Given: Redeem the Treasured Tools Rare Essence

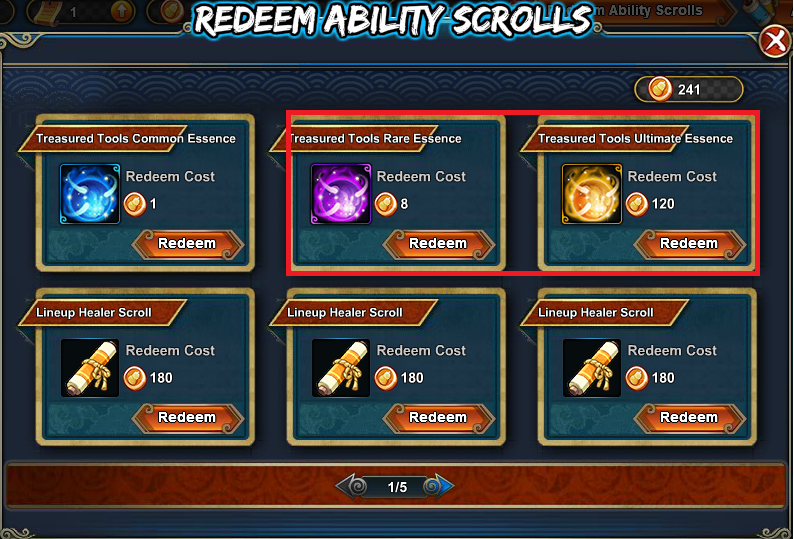Looking at the screenshot, I should [438, 244].
